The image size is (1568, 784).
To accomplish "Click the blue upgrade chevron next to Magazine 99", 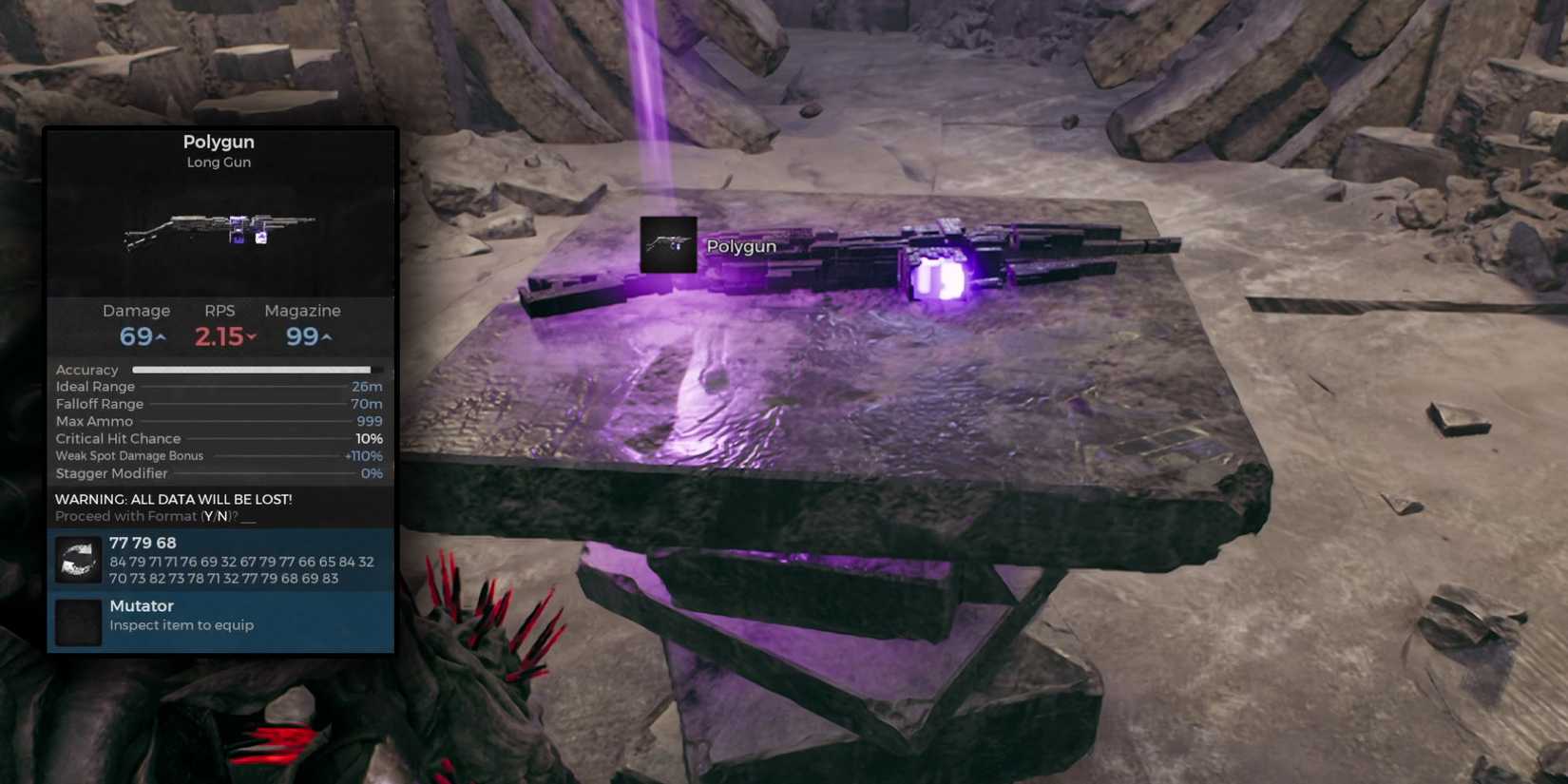I will click(x=328, y=335).
